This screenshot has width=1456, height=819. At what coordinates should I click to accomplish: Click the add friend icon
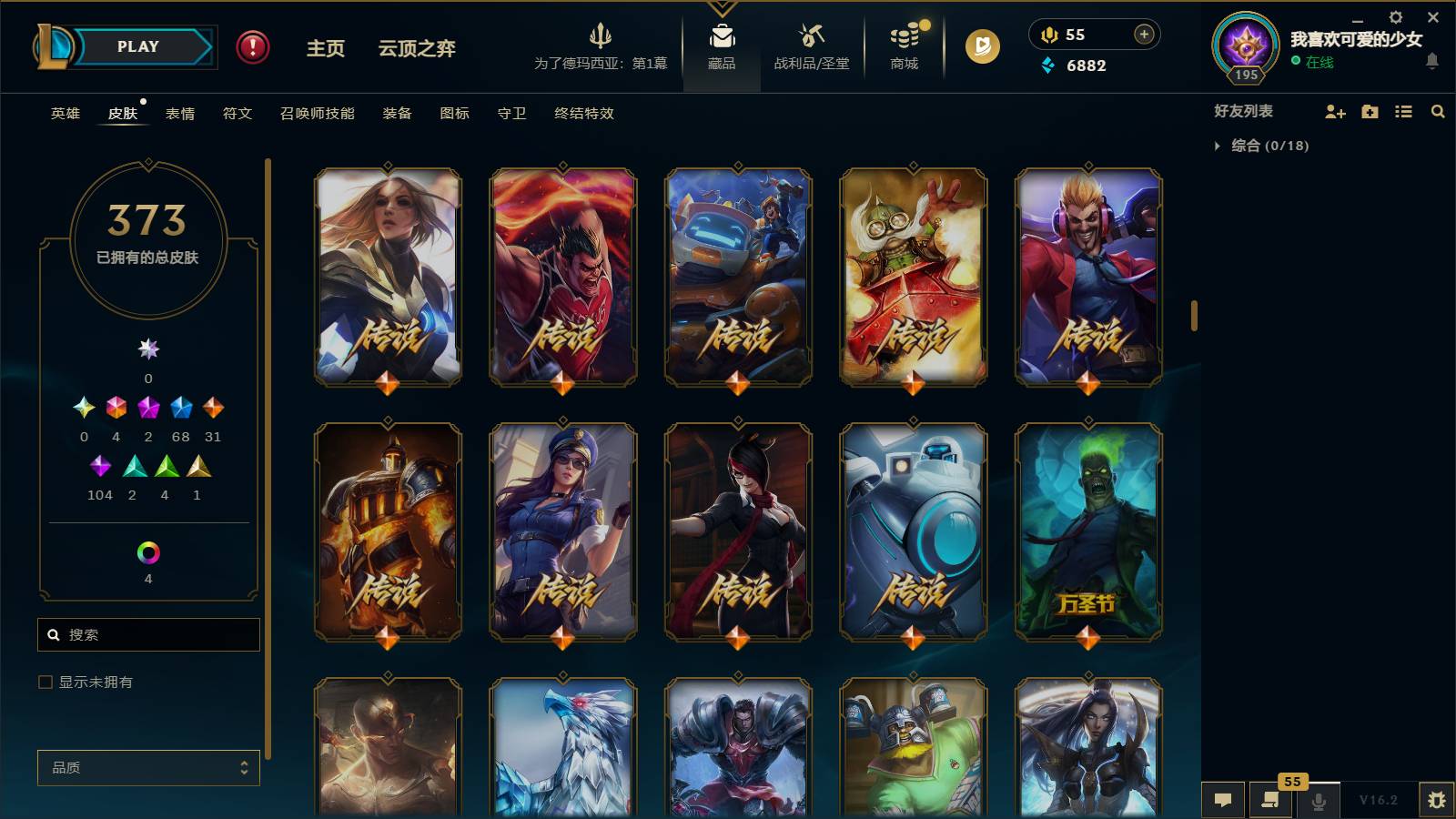click(1334, 111)
